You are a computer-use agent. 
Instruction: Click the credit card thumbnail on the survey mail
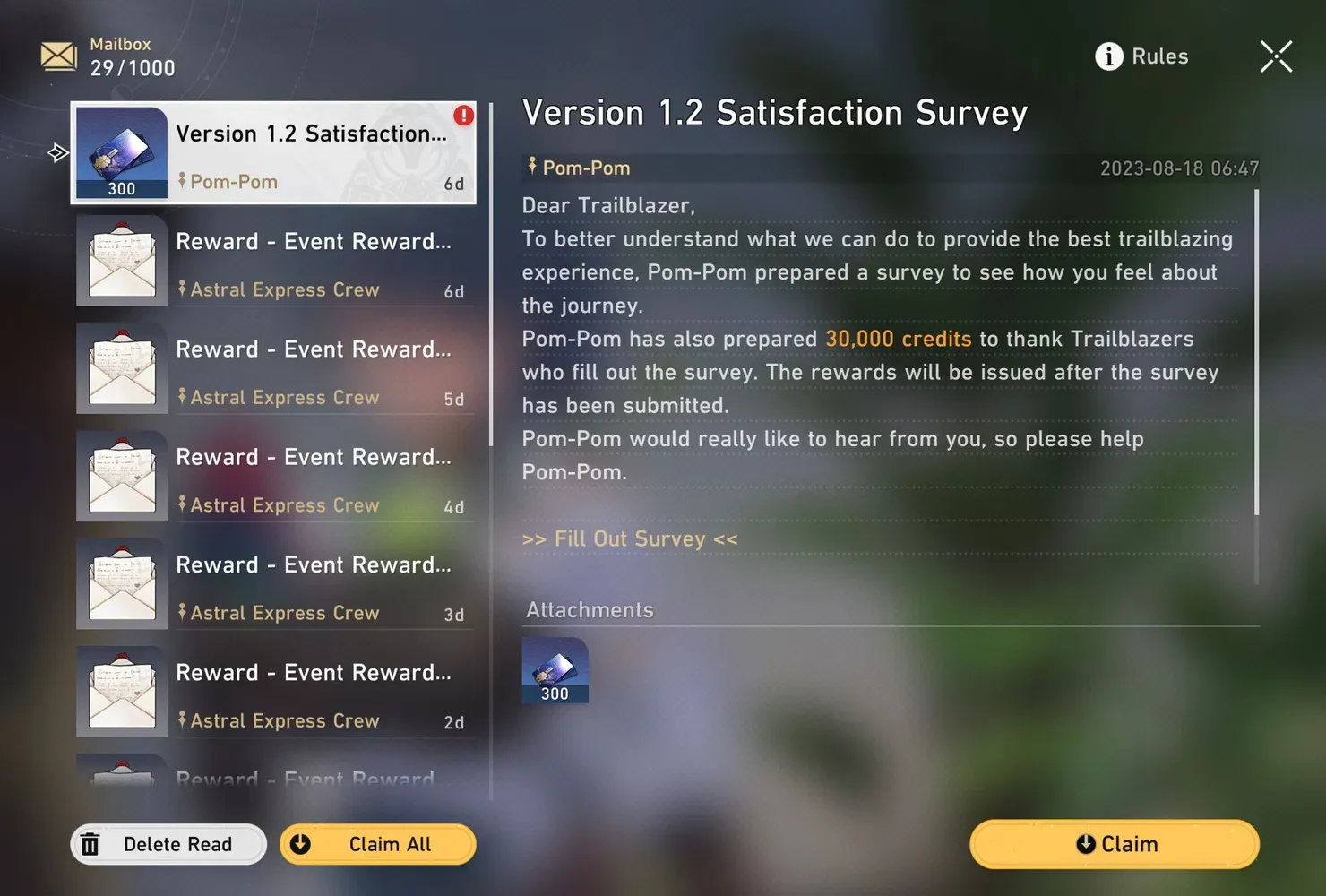pyautogui.click(x=122, y=151)
